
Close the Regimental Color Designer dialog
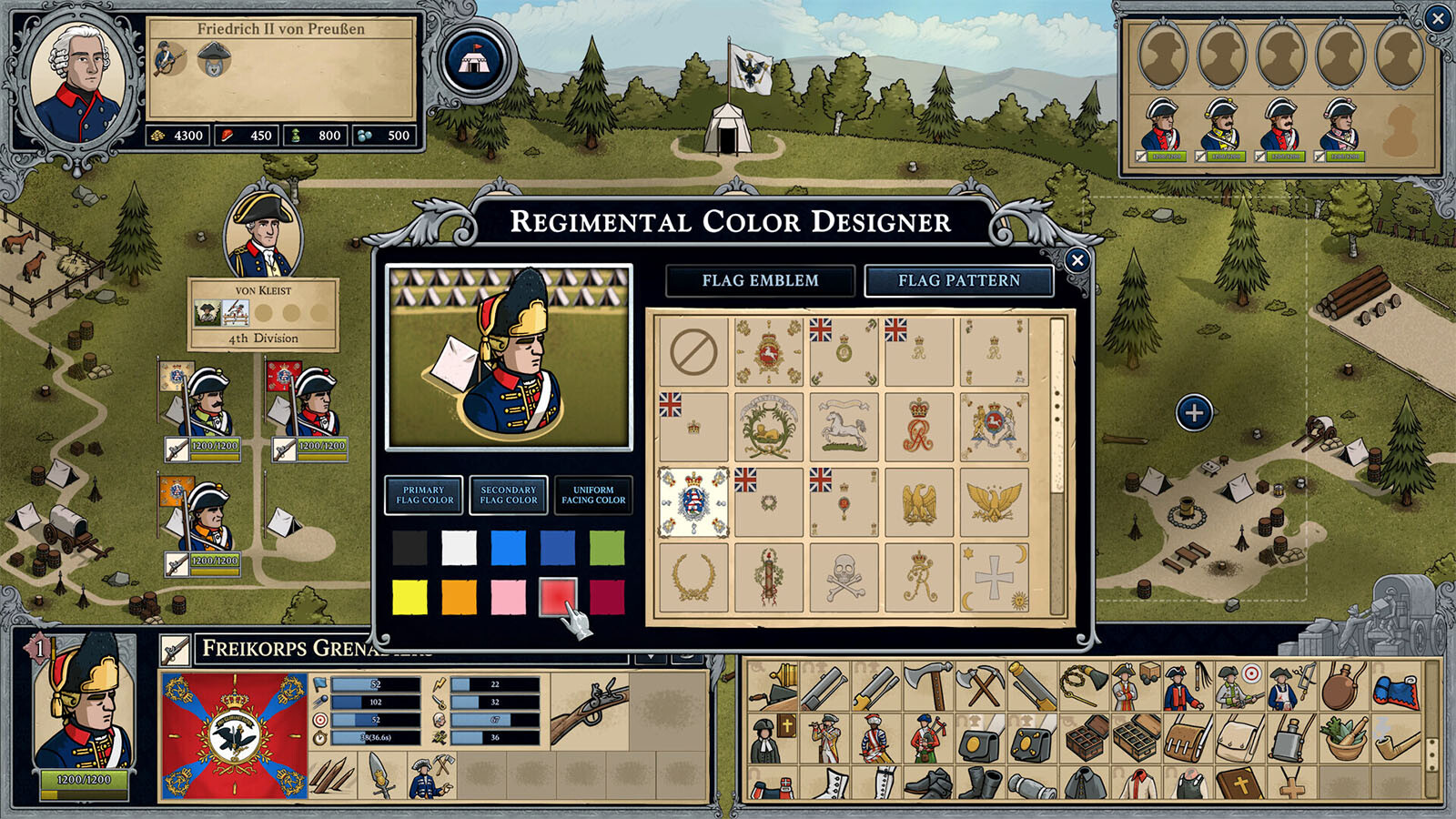pyautogui.click(x=1077, y=260)
